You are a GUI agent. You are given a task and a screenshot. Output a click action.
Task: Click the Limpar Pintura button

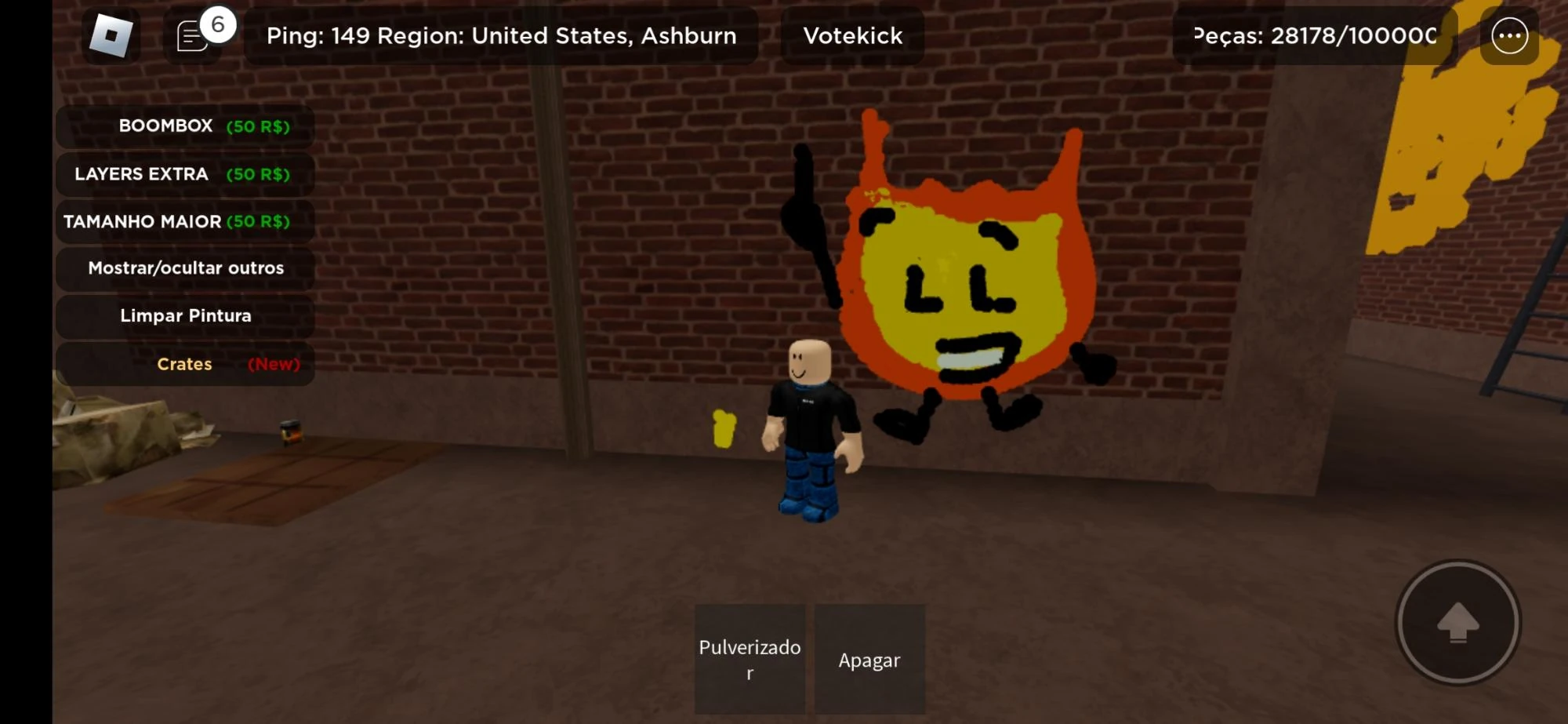[x=185, y=315]
